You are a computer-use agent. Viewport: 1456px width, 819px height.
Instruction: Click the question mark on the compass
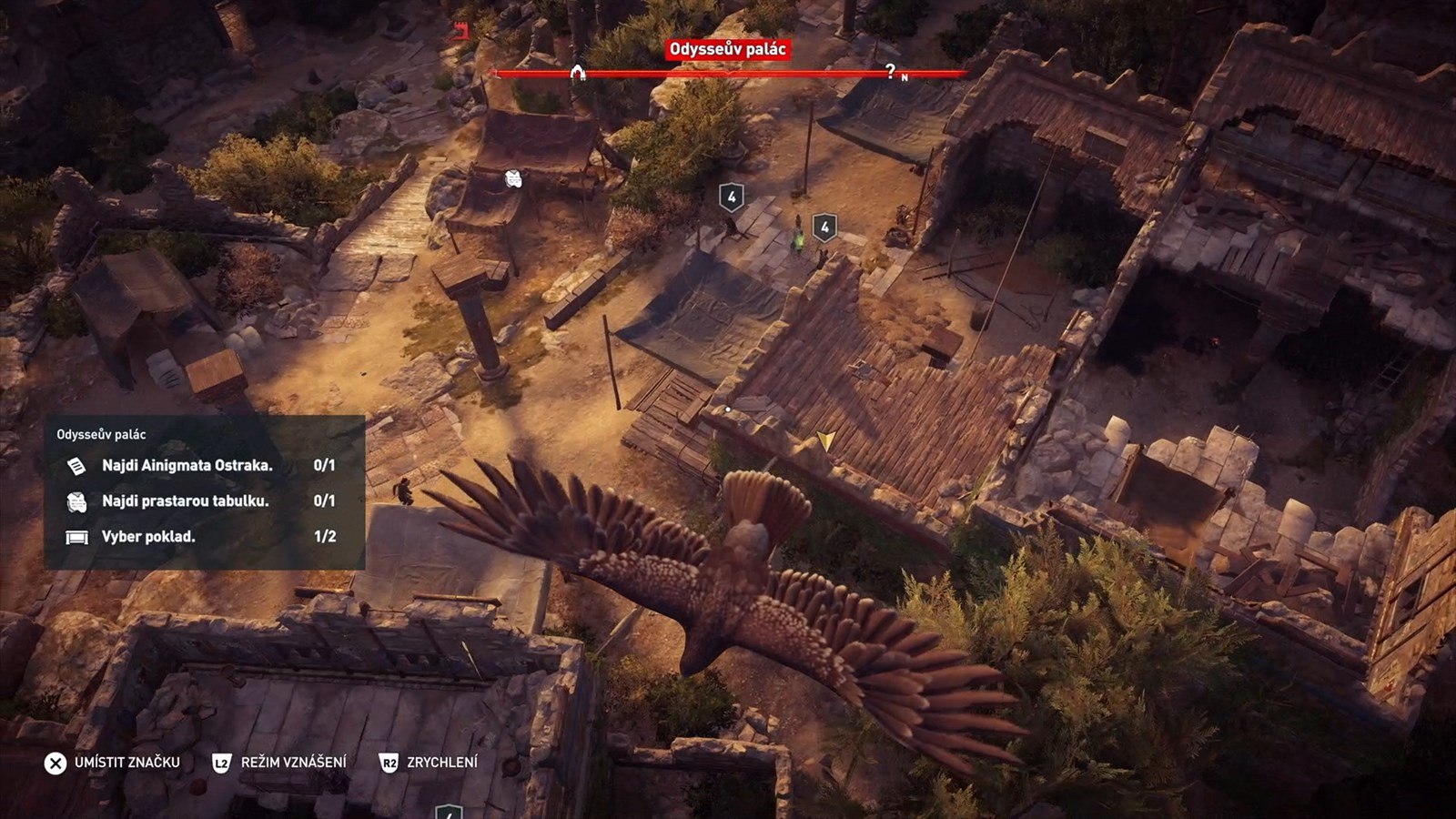coord(890,71)
